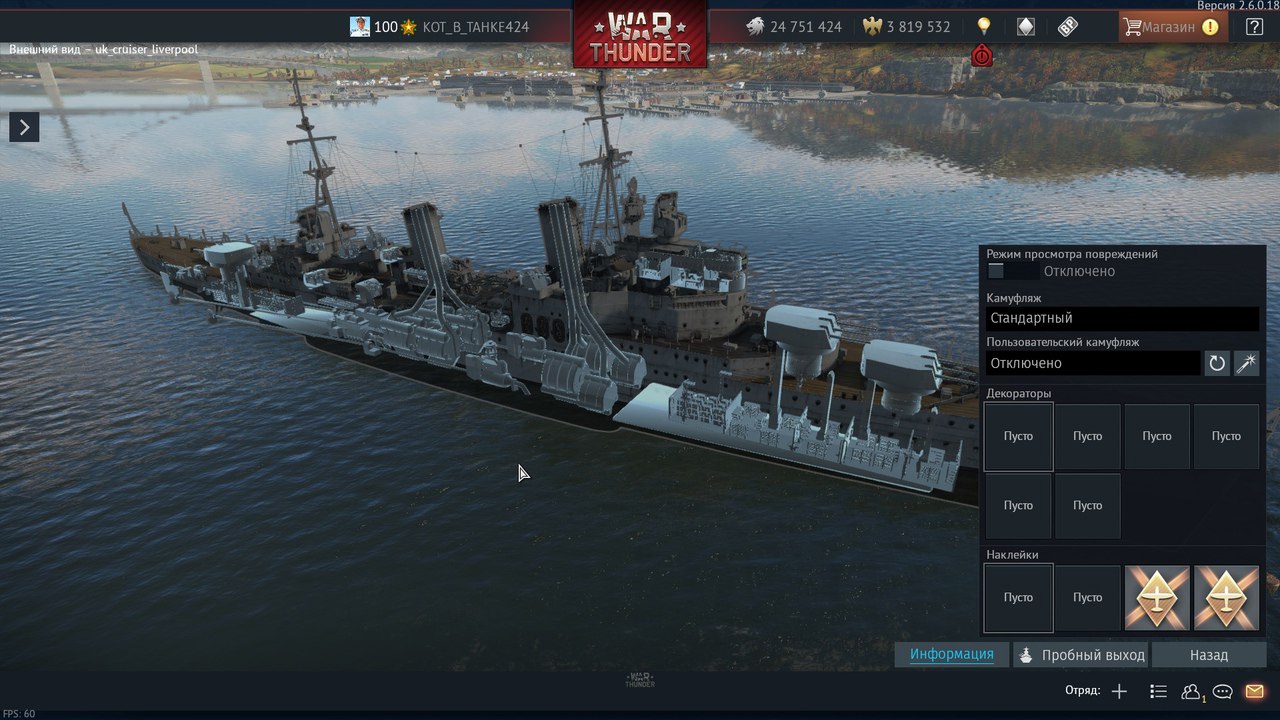Click the red warning indicator under top bar
This screenshot has height=720, width=1280.
[x=982, y=56]
